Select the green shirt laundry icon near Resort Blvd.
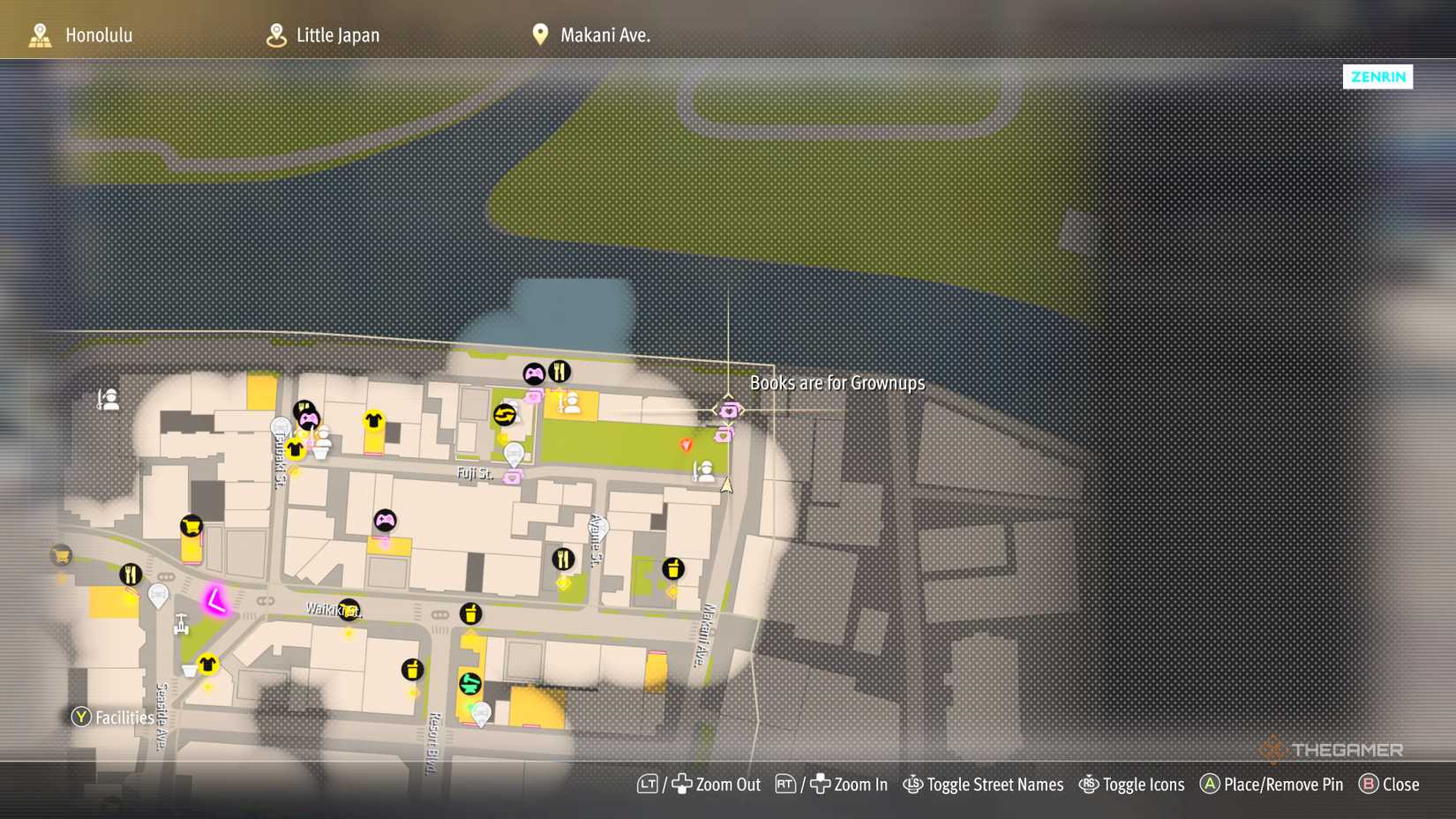 pos(470,685)
